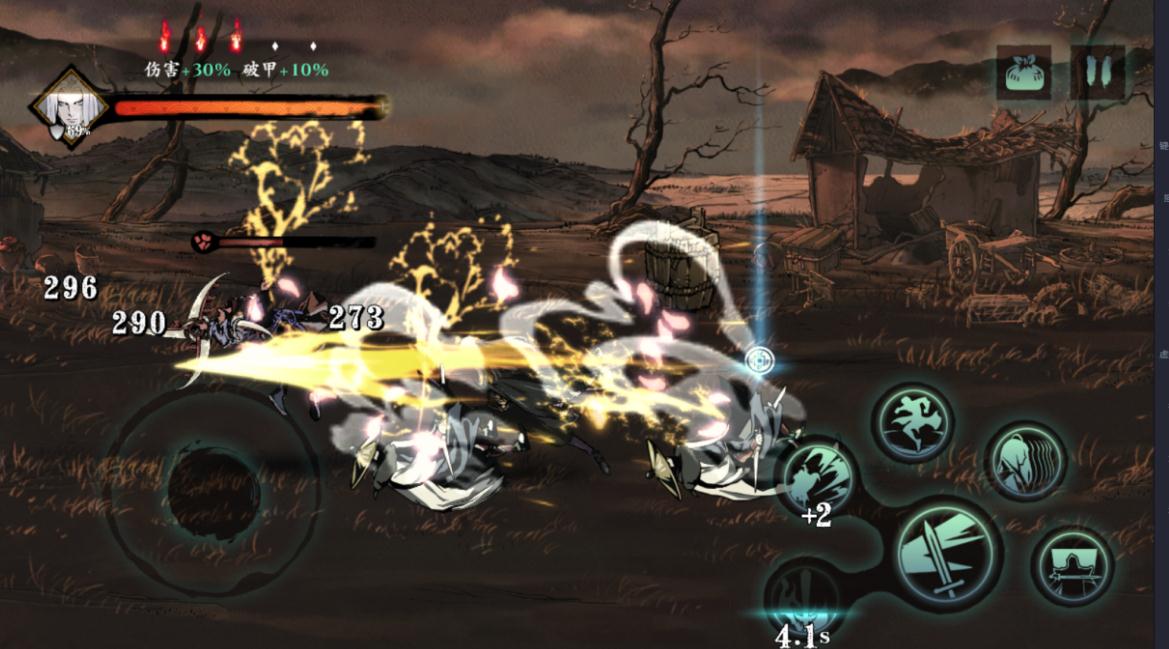Screen dimensions: 1169x649
Task: Attack with the large sword slash button
Action: [x=947, y=553]
